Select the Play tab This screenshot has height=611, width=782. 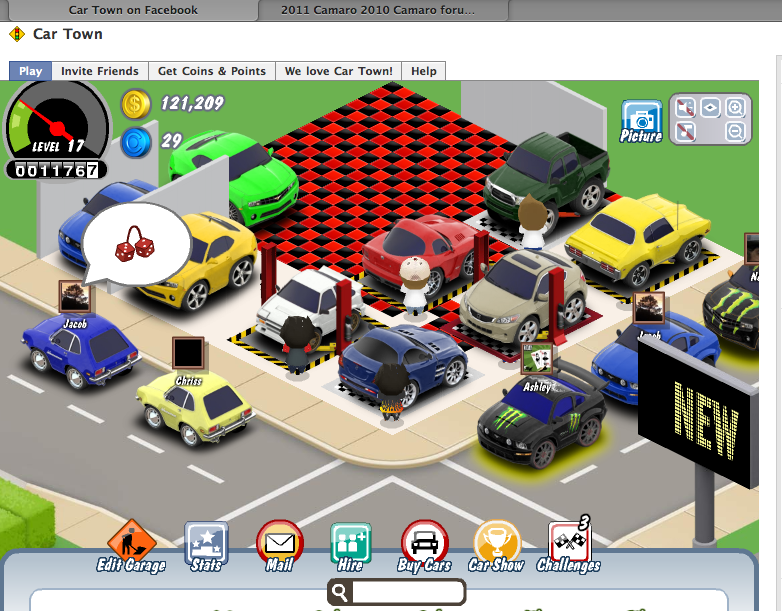point(30,71)
